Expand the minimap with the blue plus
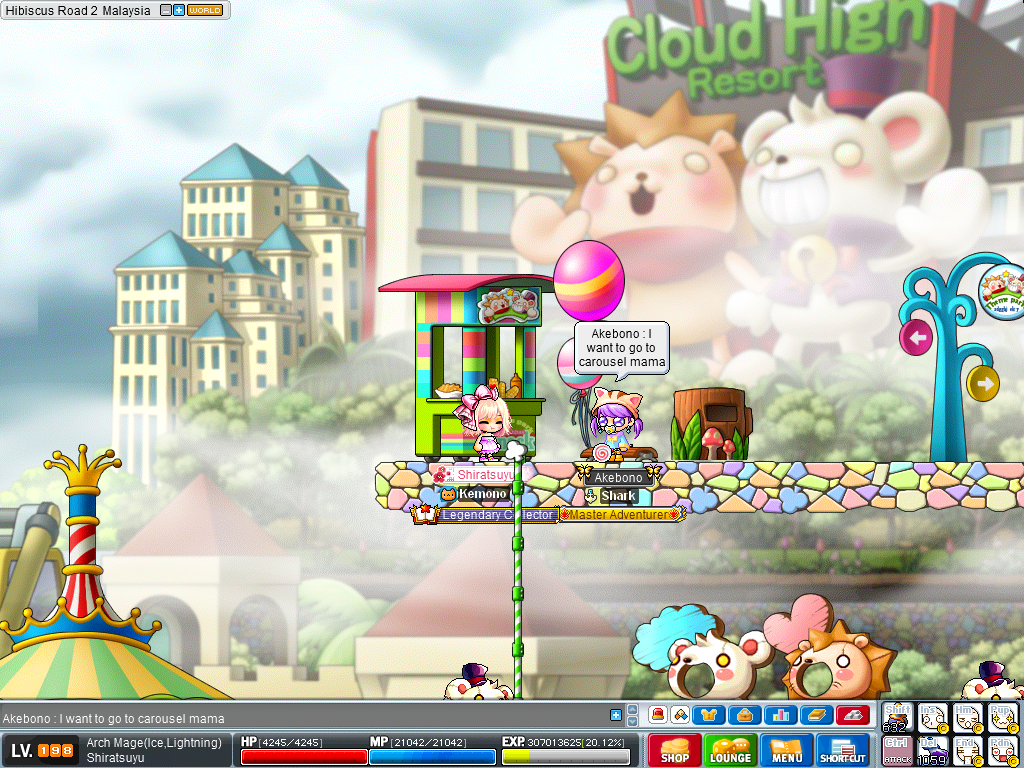 179,10
